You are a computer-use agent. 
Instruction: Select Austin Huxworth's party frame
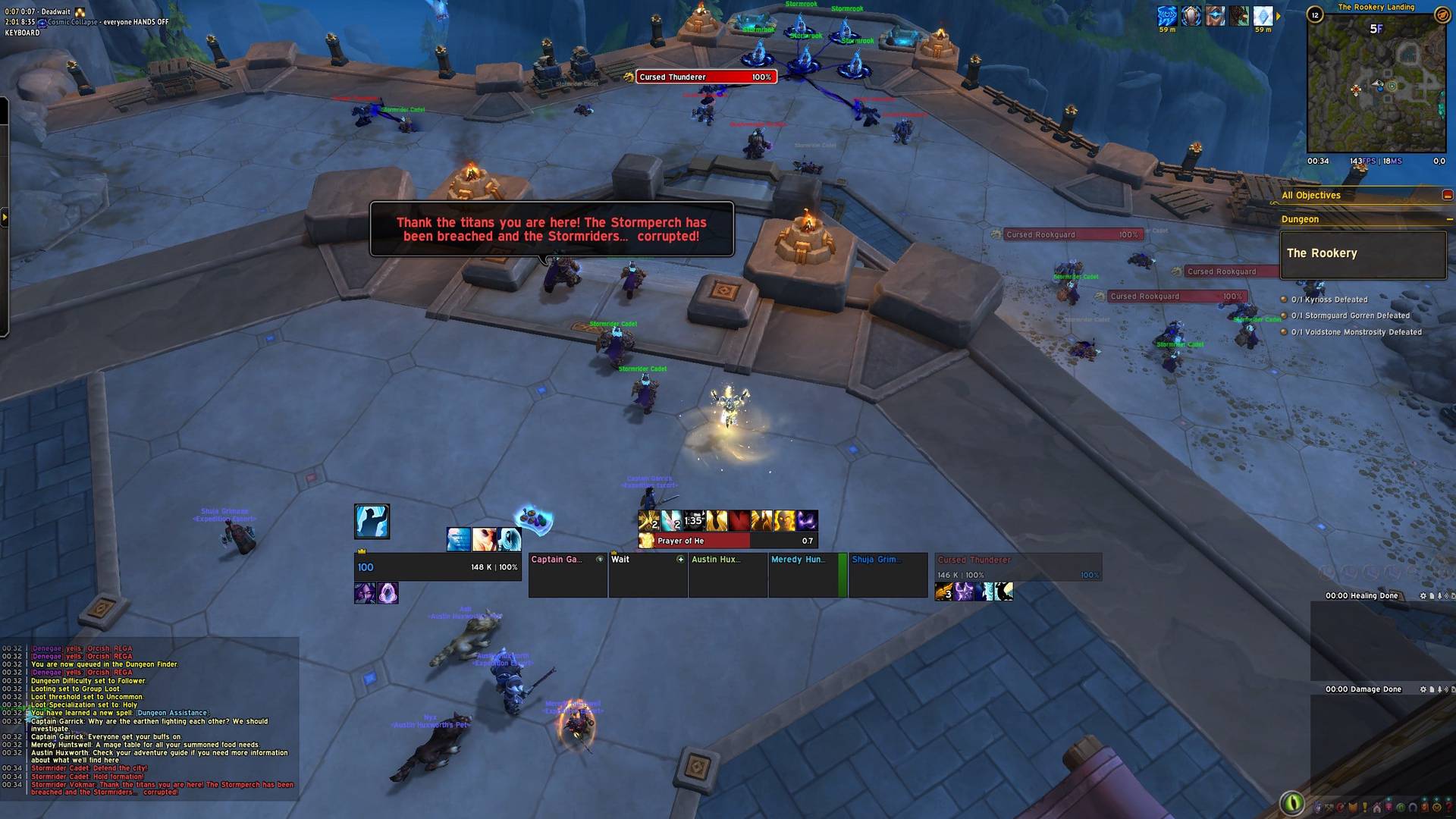(x=727, y=575)
